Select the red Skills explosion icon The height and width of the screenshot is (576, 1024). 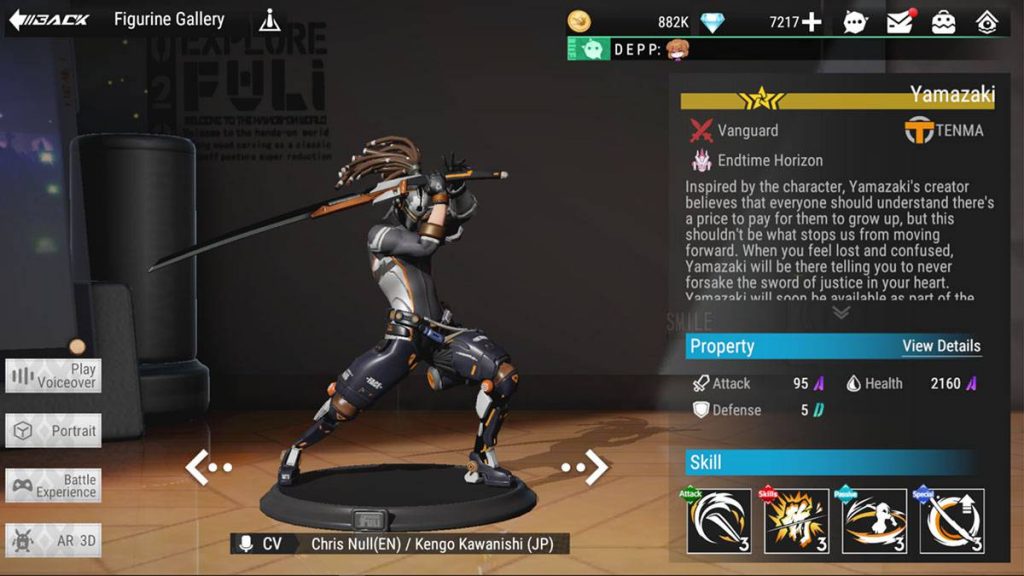click(x=797, y=521)
